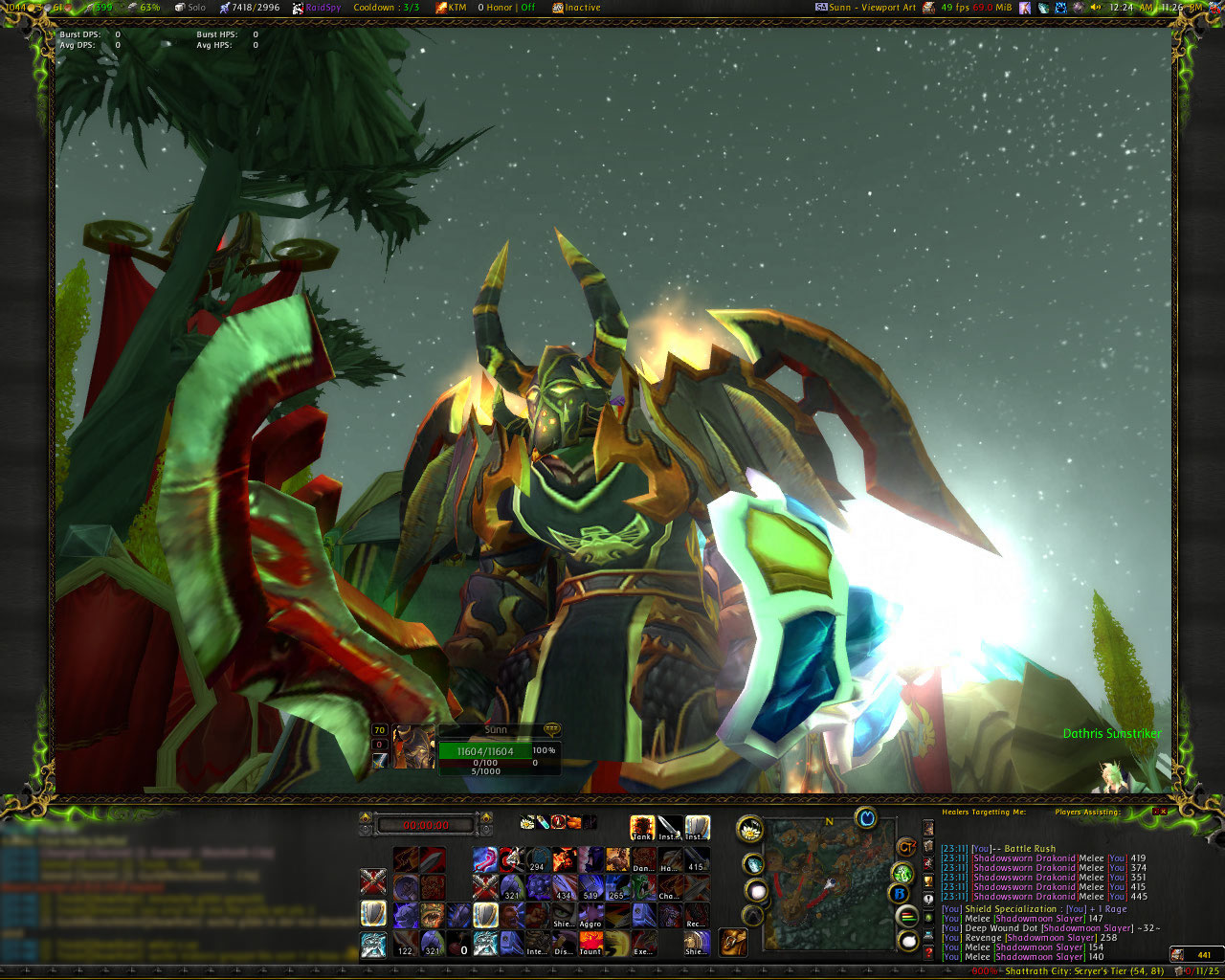Toggle the Honor panel entry
The image size is (1225, 980).
pyautogui.click(x=506, y=8)
